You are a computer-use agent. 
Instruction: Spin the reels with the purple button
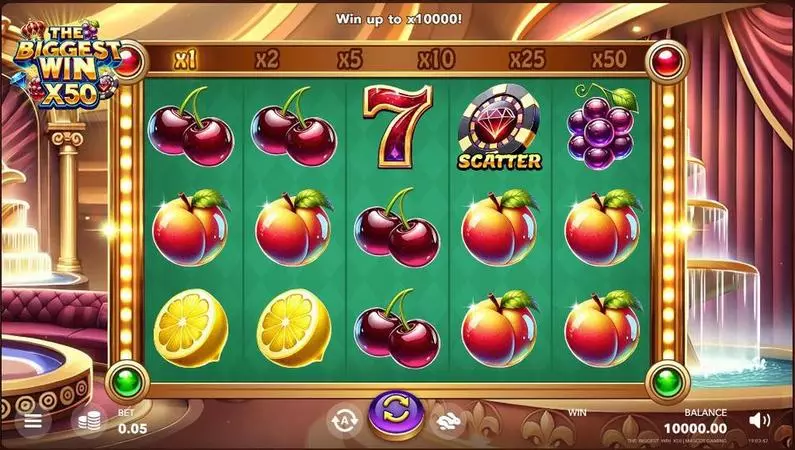point(395,415)
